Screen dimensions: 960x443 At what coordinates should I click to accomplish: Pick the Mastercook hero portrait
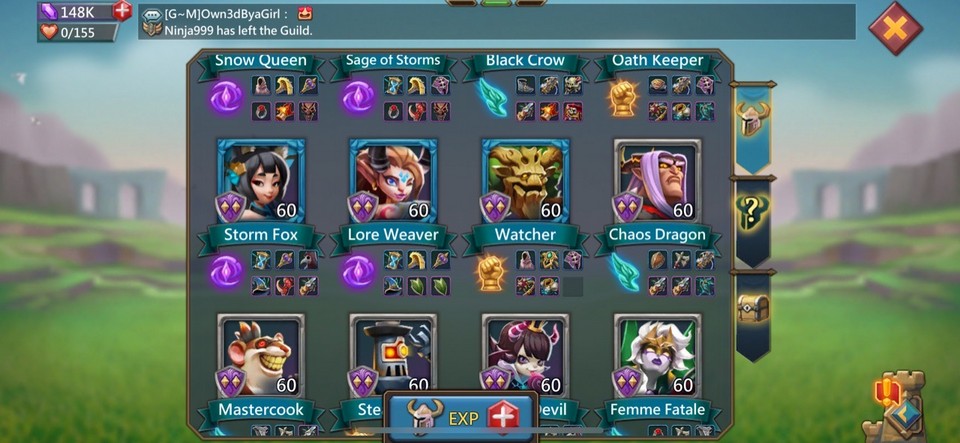point(261,355)
